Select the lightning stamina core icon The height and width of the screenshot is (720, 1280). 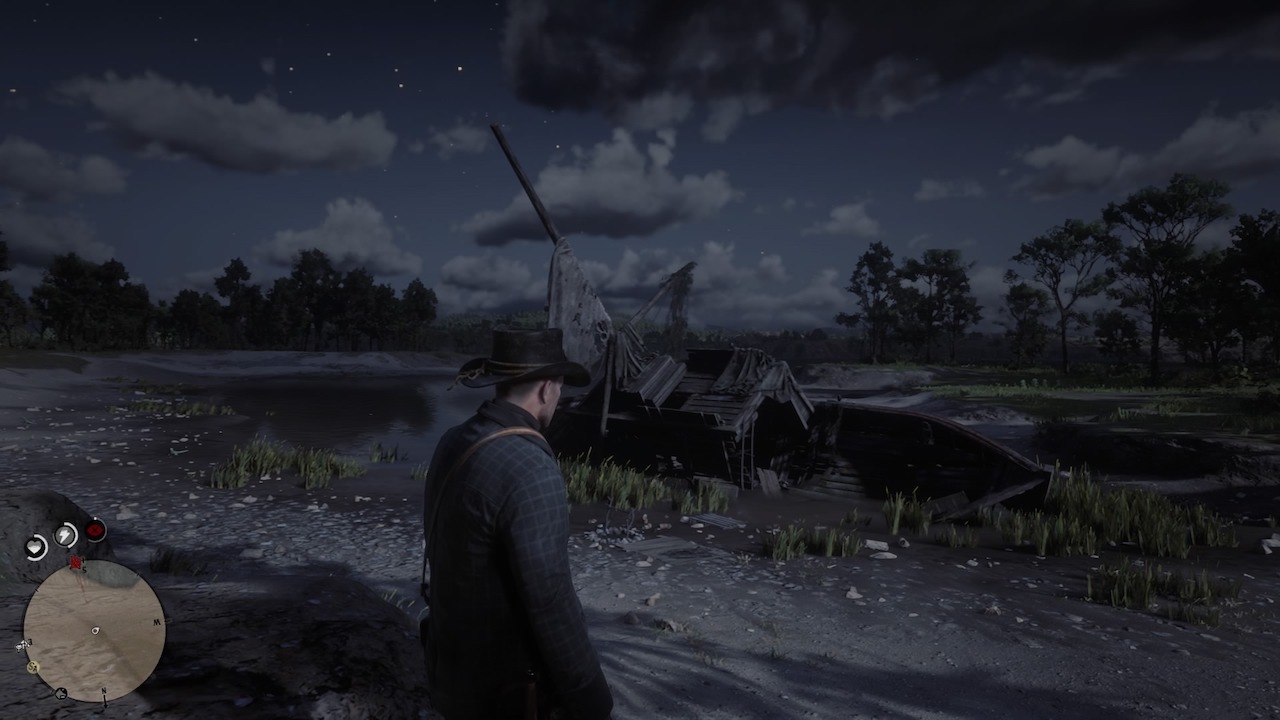(64, 534)
